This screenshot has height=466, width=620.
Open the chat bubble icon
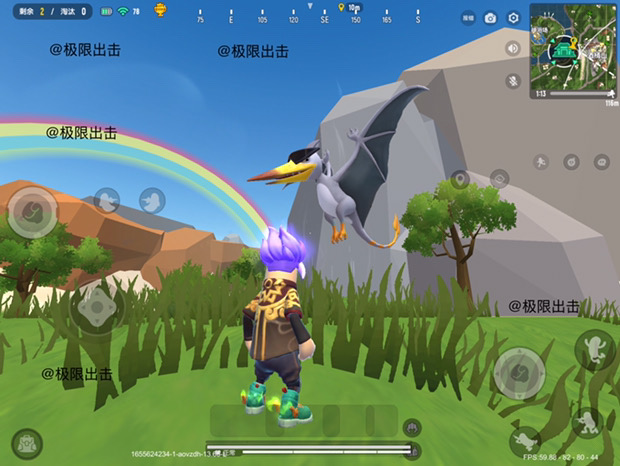[x=601, y=161]
